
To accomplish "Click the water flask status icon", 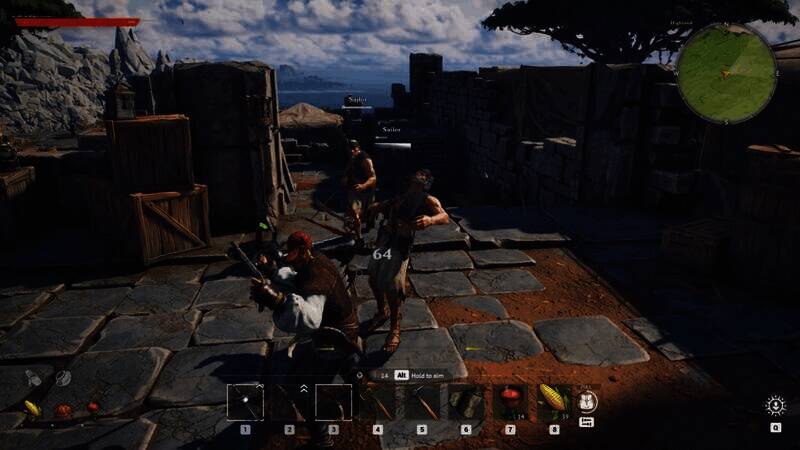I will pyautogui.click(x=31, y=379).
